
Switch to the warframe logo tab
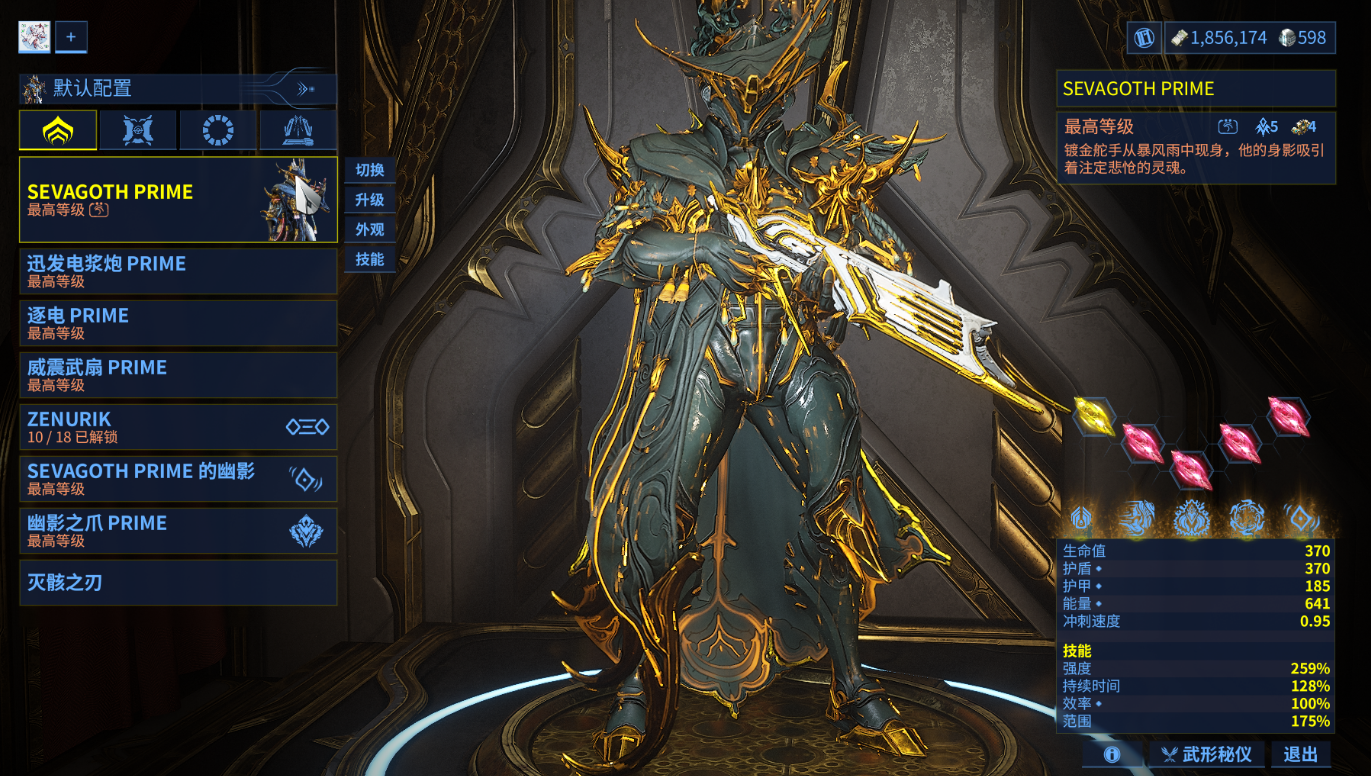(58, 130)
